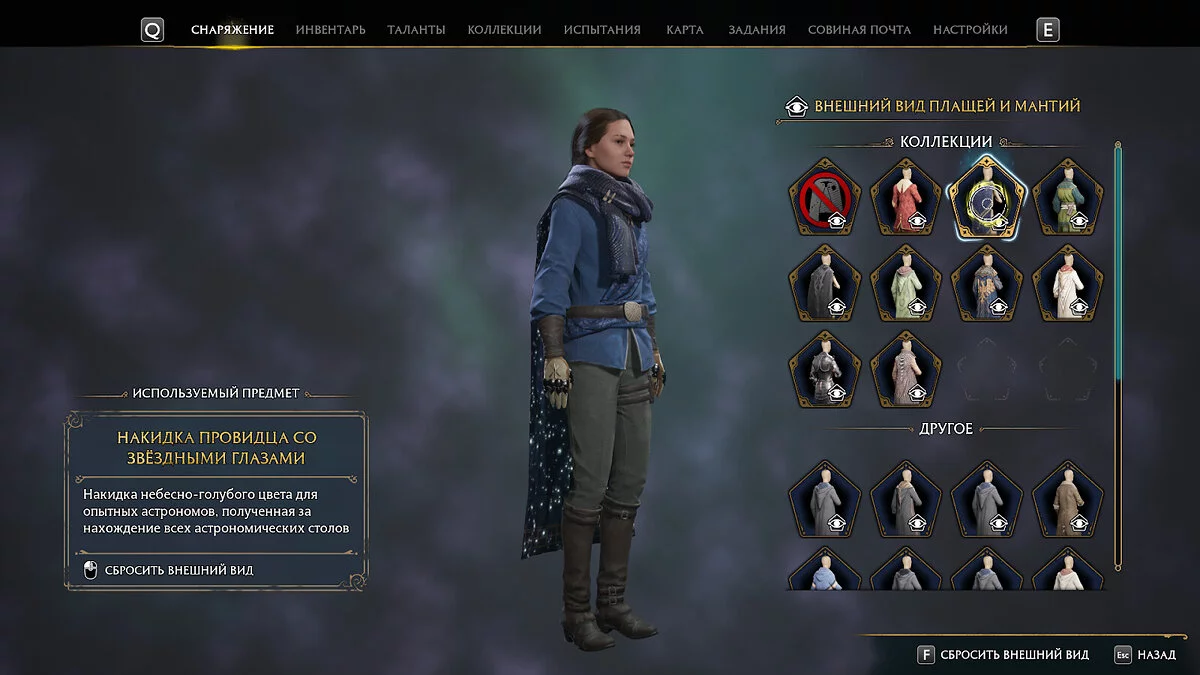Pick the green-and-yellow cloak appearance
The width and height of the screenshot is (1200, 675).
click(x=1068, y=198)
